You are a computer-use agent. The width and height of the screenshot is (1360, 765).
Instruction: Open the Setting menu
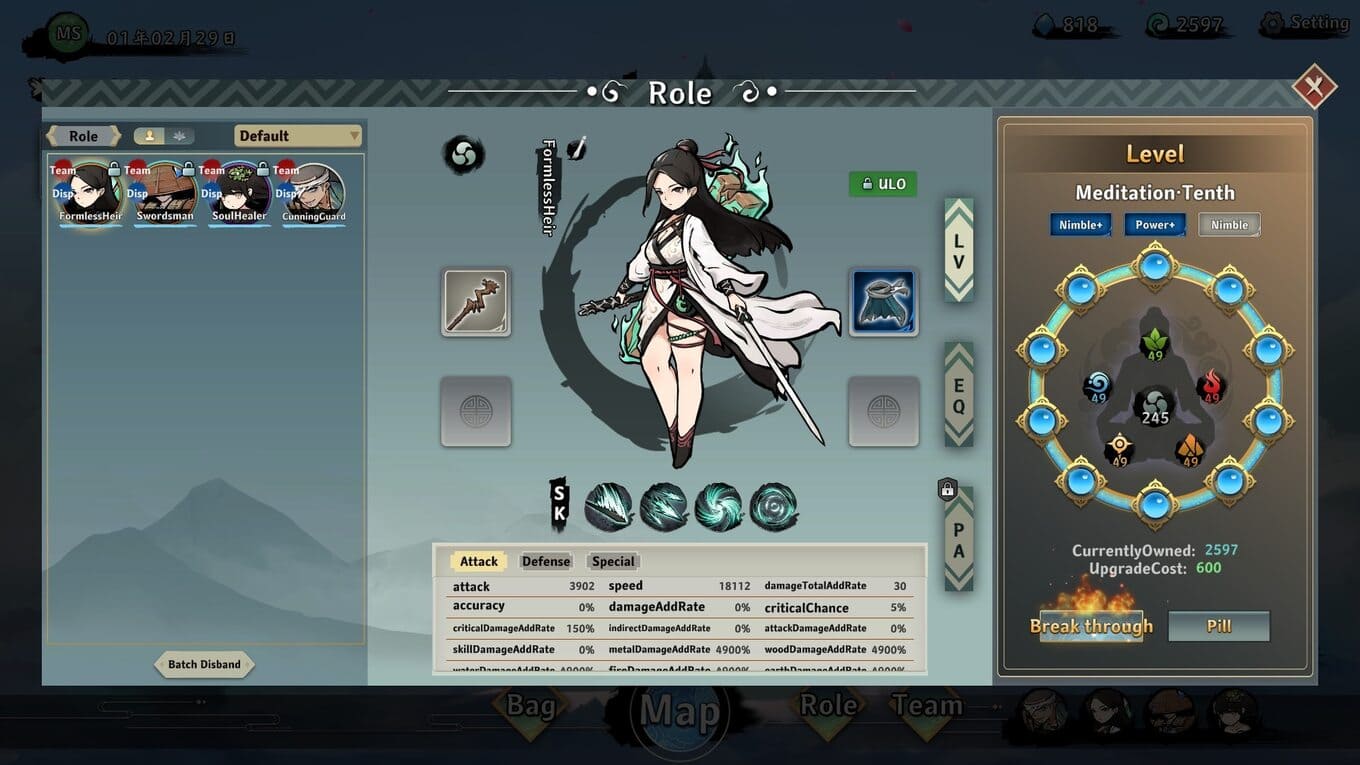pos(1306,23)
